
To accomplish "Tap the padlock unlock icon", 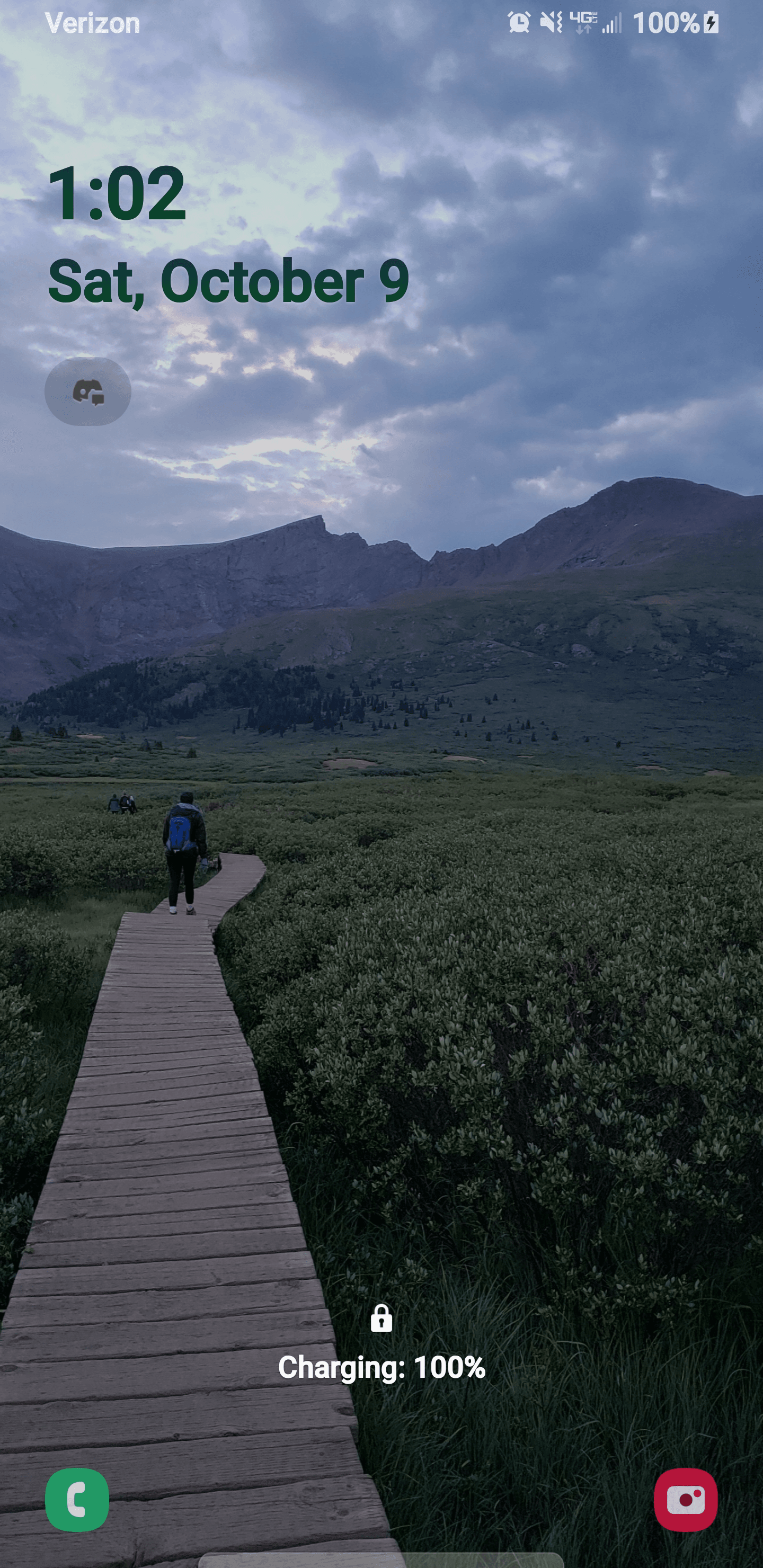I will point(381,1318).
